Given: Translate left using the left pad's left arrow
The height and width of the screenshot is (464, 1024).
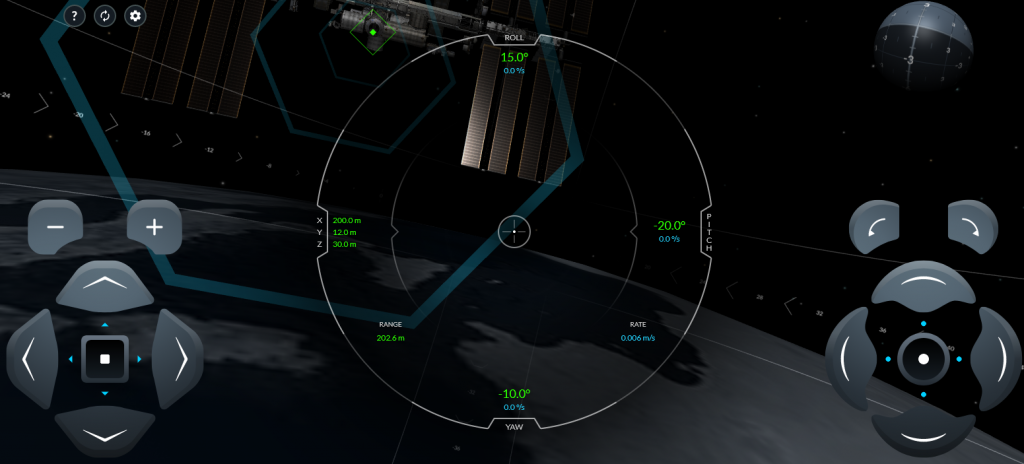Looking at the screenshot, I should pos(32,358).
